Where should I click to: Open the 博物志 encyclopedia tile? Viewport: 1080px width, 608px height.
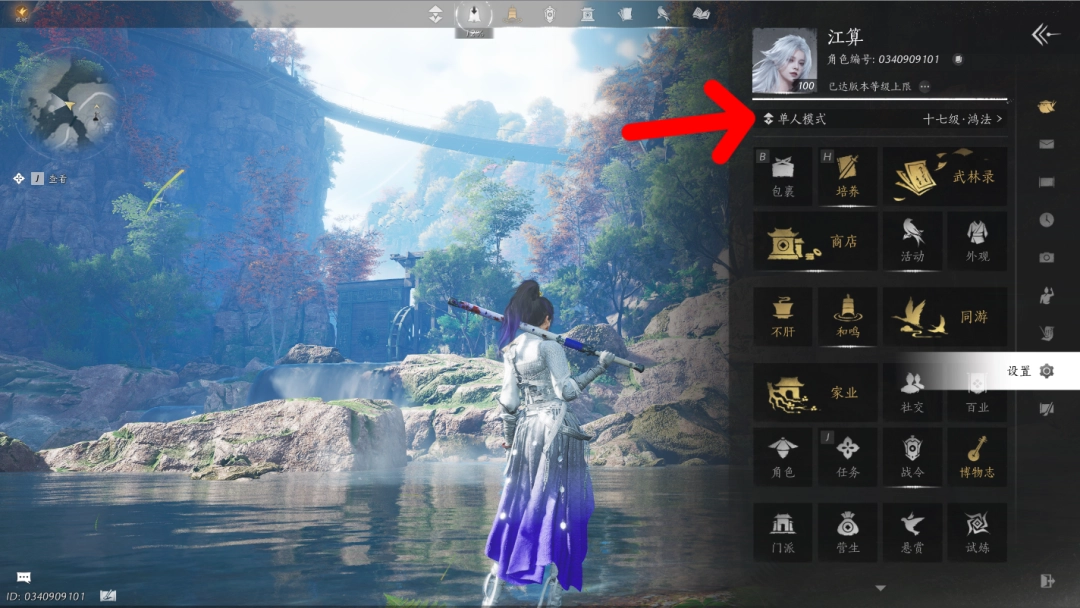click(976, 458)
